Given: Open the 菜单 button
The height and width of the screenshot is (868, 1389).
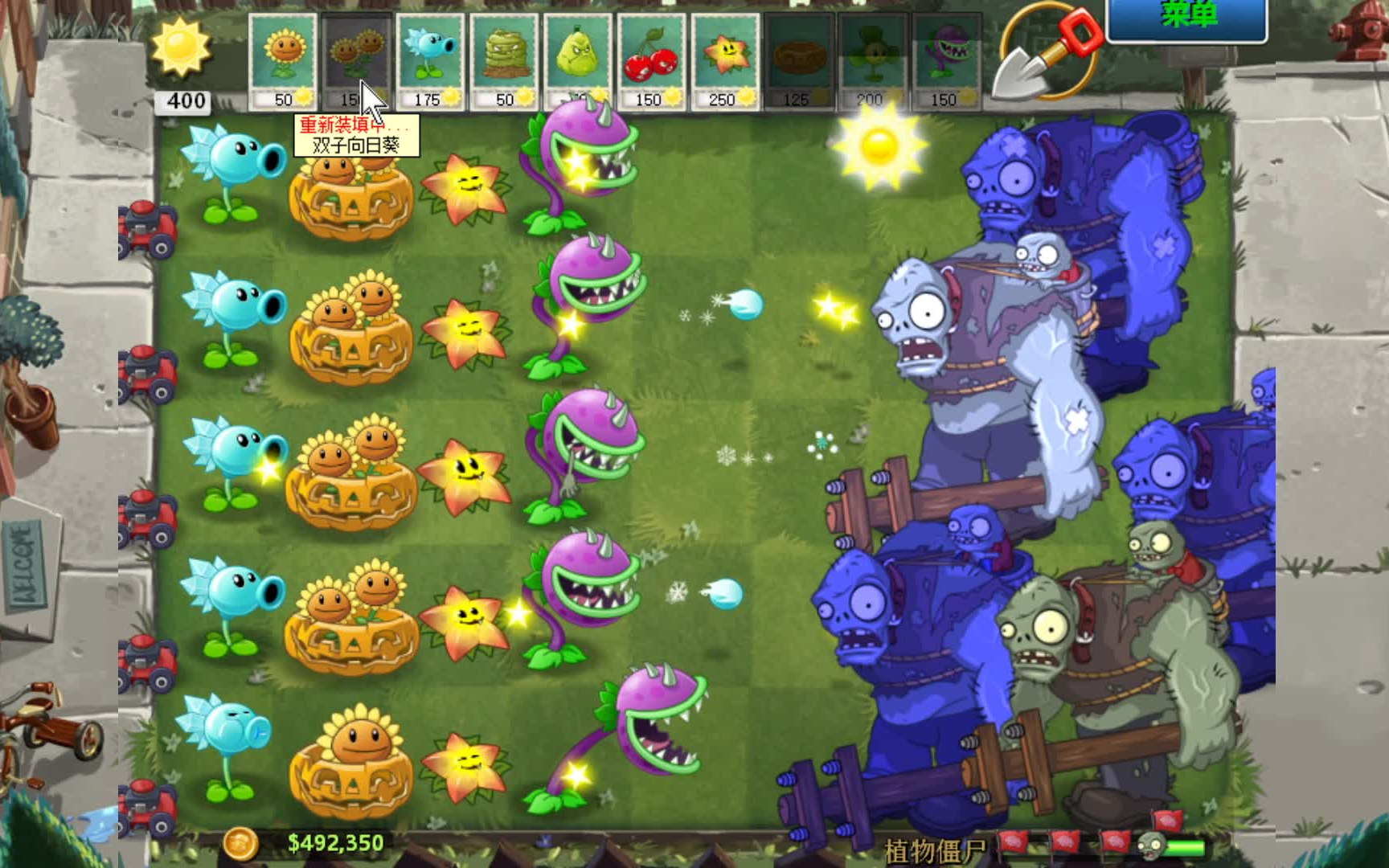Looking at the screenshot, I should click(x=1190, y=14).
